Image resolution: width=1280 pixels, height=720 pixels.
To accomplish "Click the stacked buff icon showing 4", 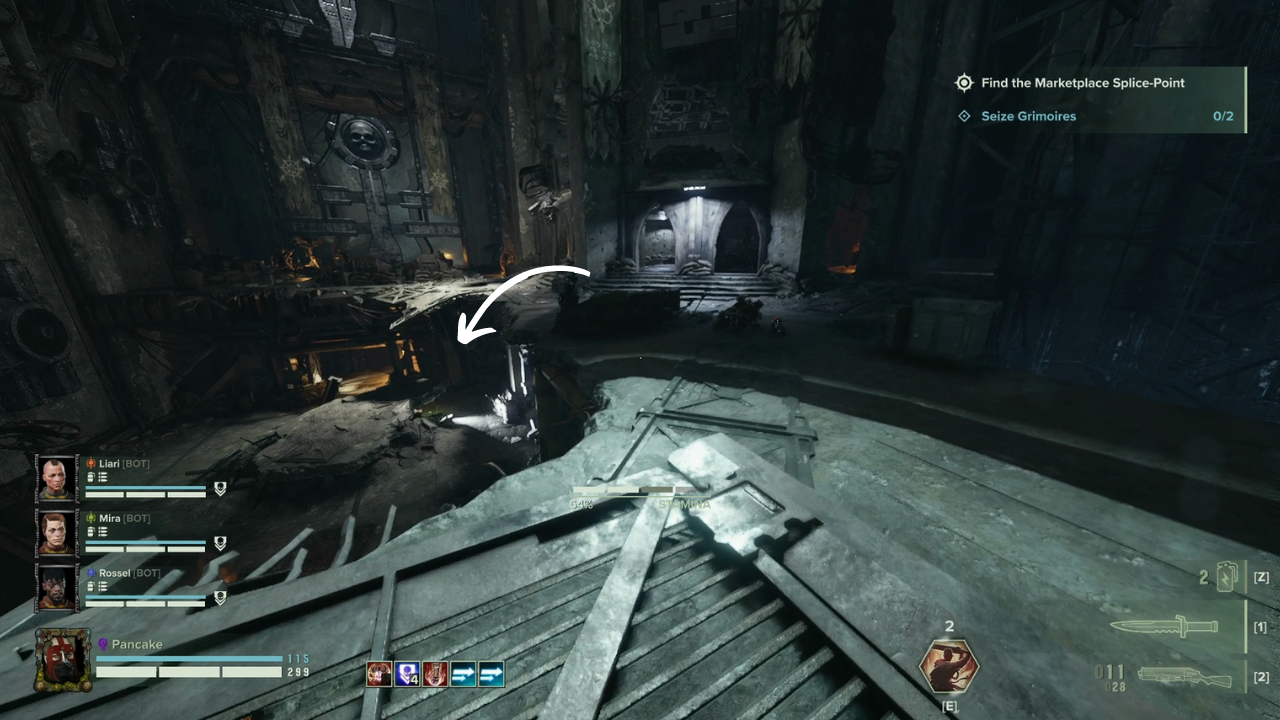I will [406, 674].
